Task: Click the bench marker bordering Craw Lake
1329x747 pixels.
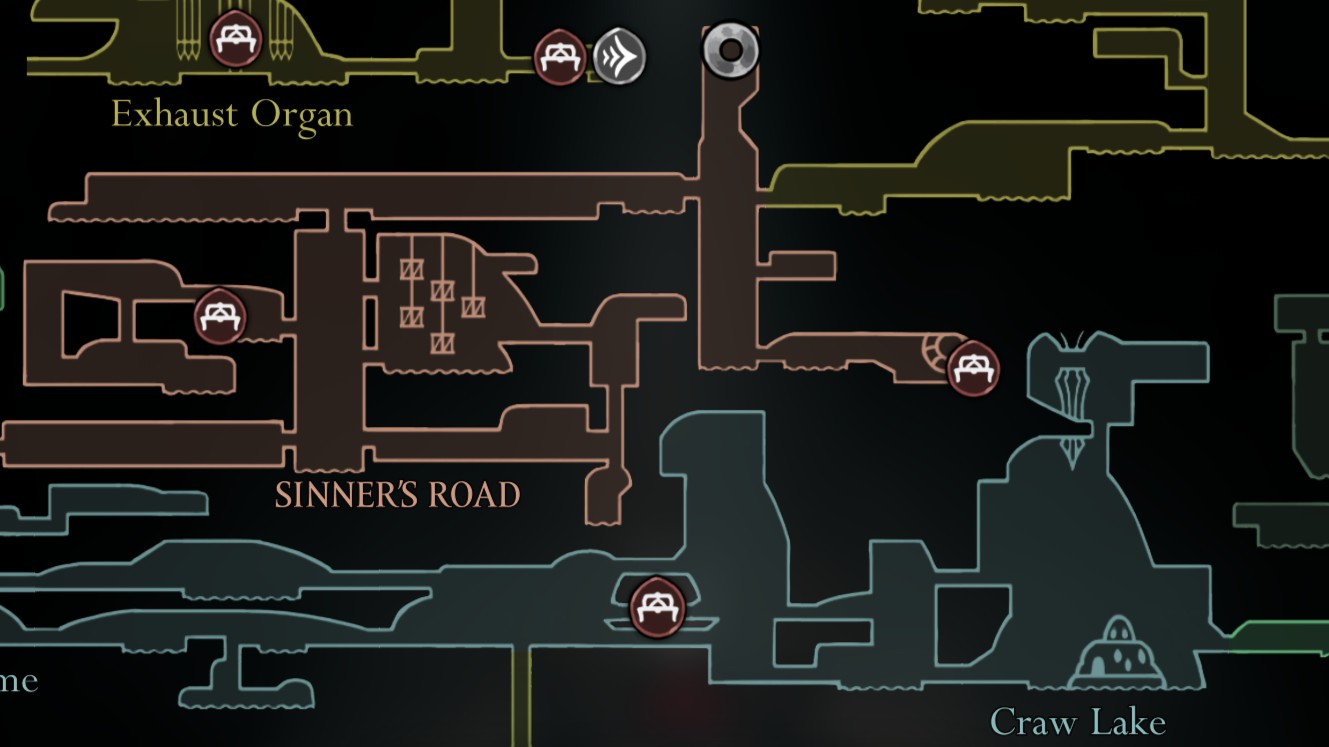Action: 972,368
